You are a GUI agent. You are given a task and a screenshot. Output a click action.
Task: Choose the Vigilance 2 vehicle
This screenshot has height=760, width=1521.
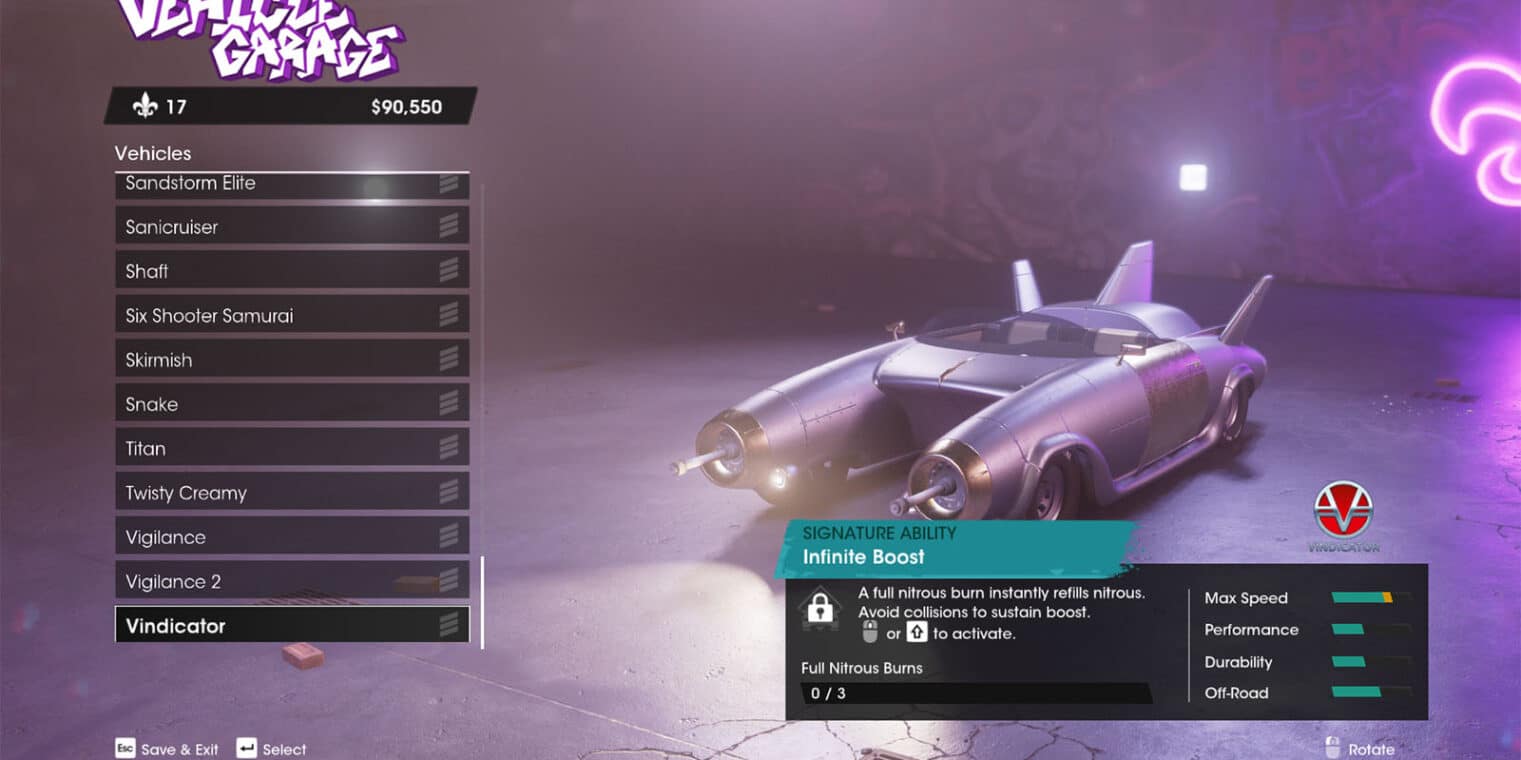tap(290, 582)
